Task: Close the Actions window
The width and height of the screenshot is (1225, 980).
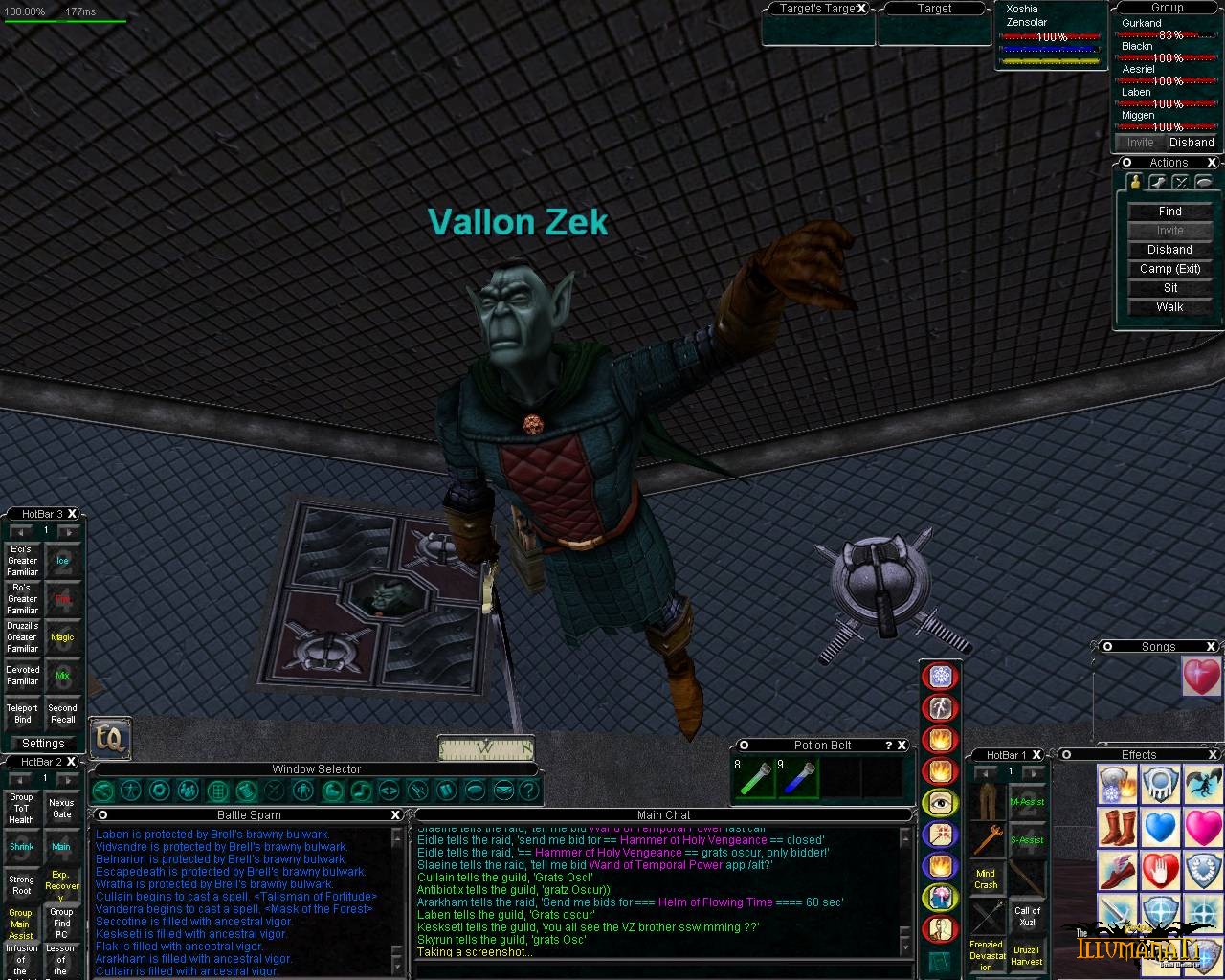Action: point(1212,163)
